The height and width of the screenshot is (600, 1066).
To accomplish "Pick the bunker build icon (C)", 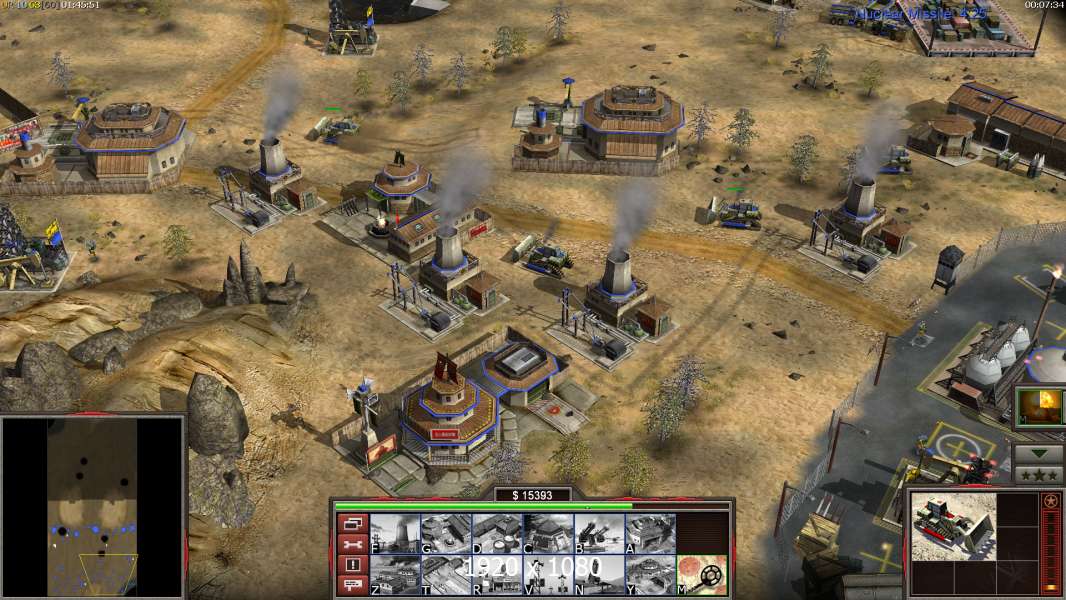I will coord(548,533).
